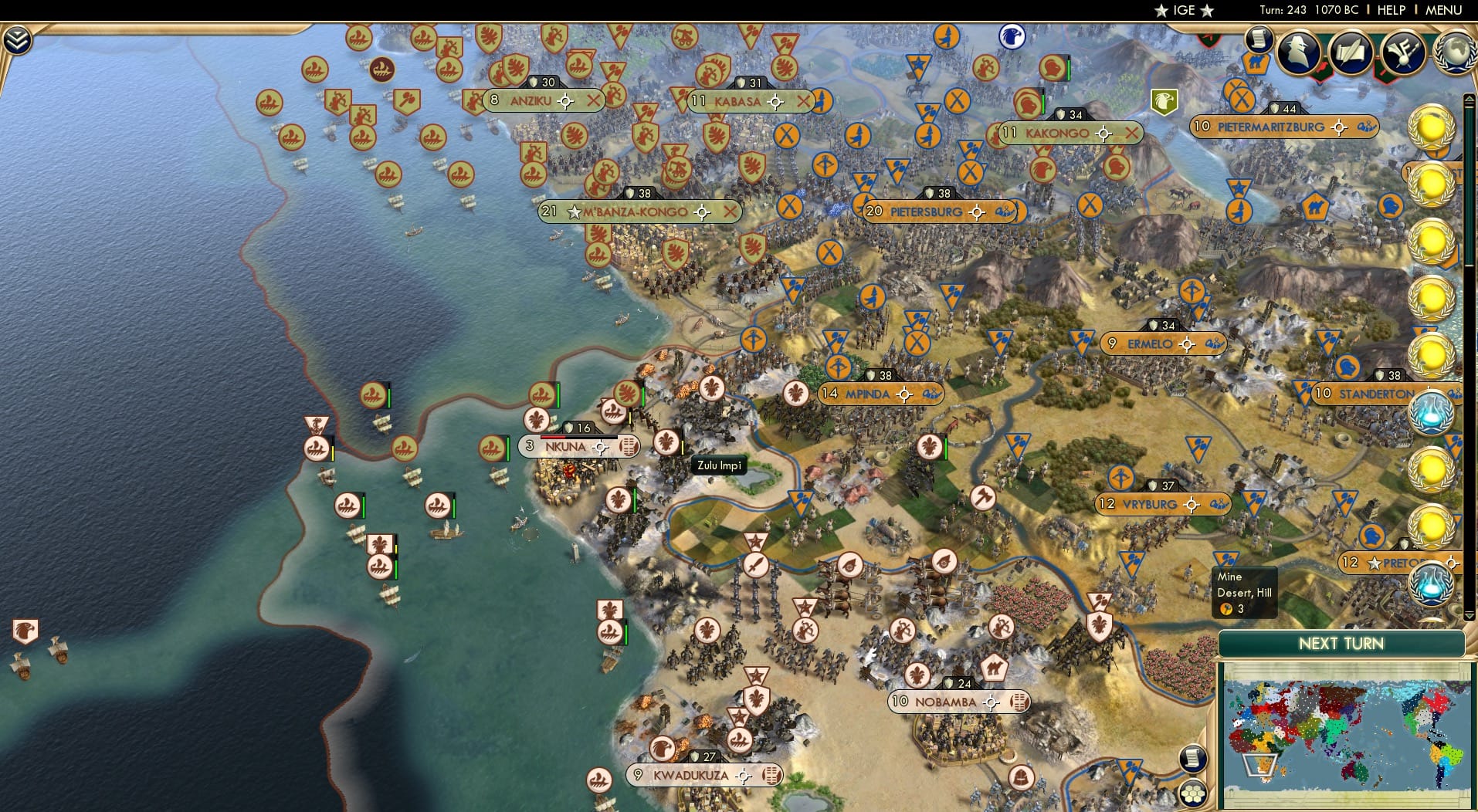Screen dimensions: 1478x812
Task: Open the MENU at top right
Action: click(1442, 10)
